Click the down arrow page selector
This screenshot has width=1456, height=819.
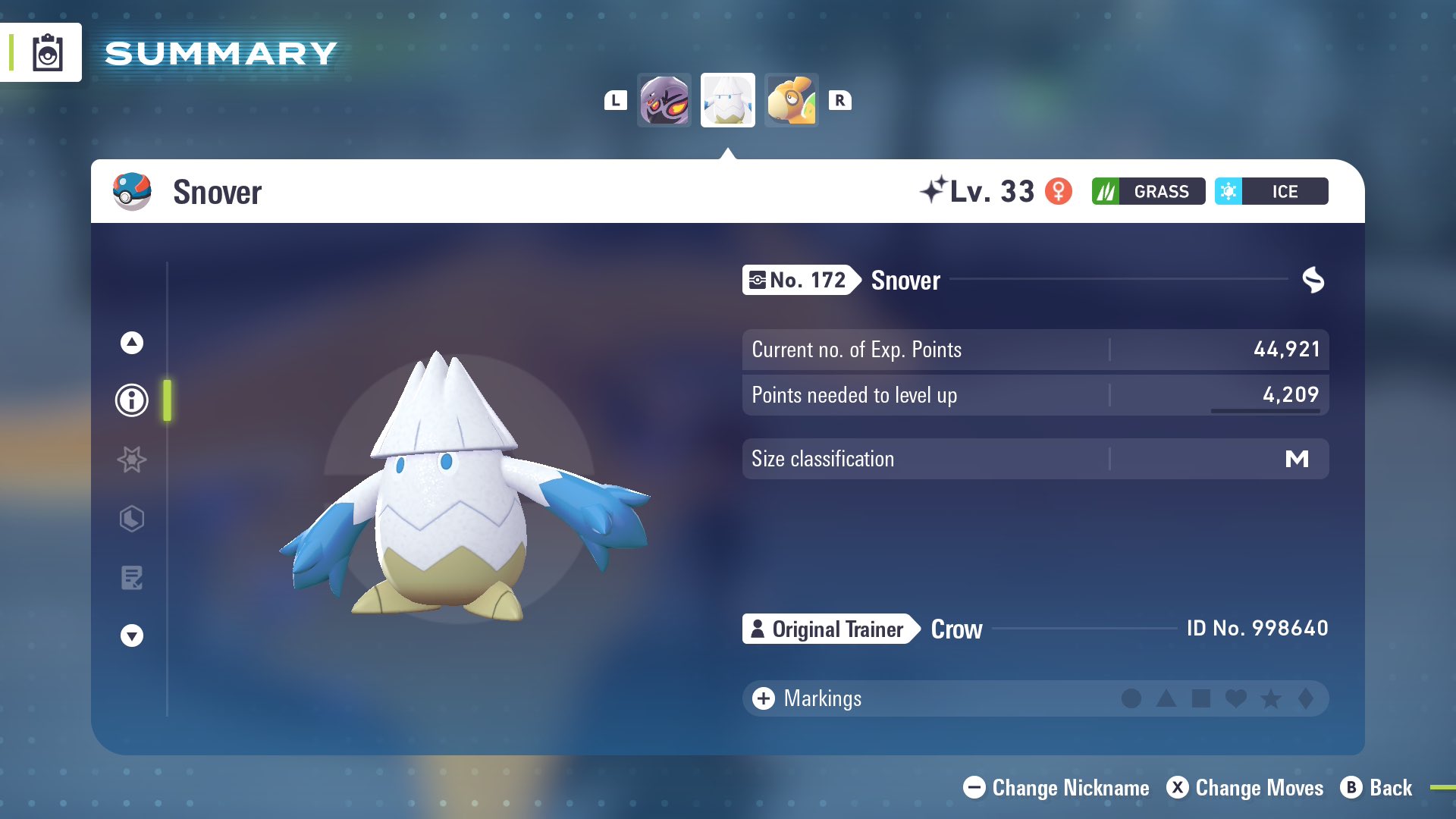(132, 635)
